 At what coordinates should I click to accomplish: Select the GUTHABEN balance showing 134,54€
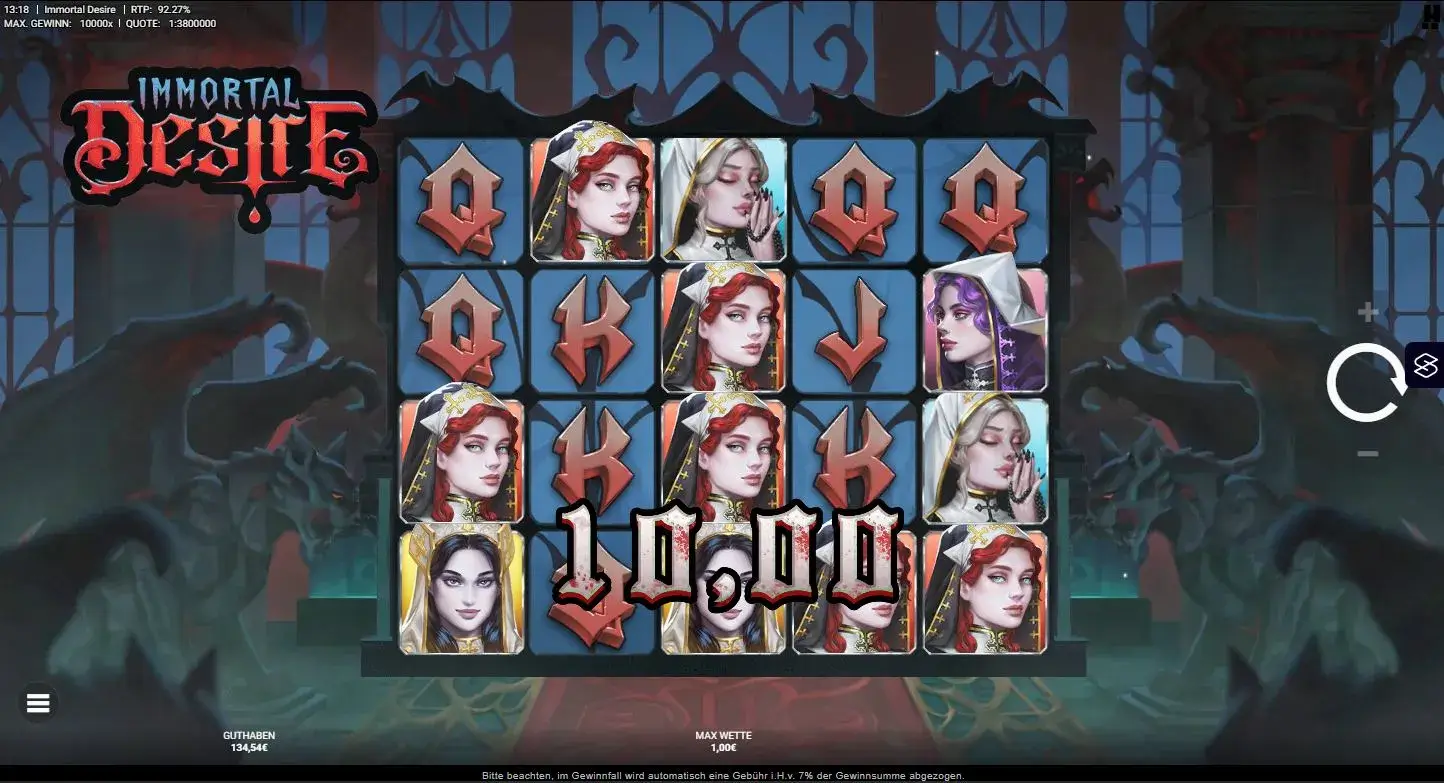pyautogui.click(x=248, y=740)
